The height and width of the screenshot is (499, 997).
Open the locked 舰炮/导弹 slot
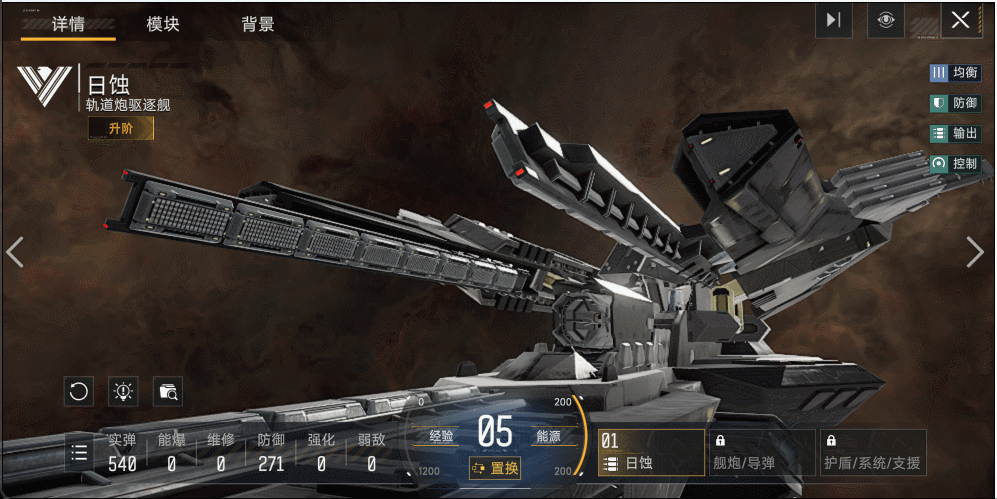point(760,453)
